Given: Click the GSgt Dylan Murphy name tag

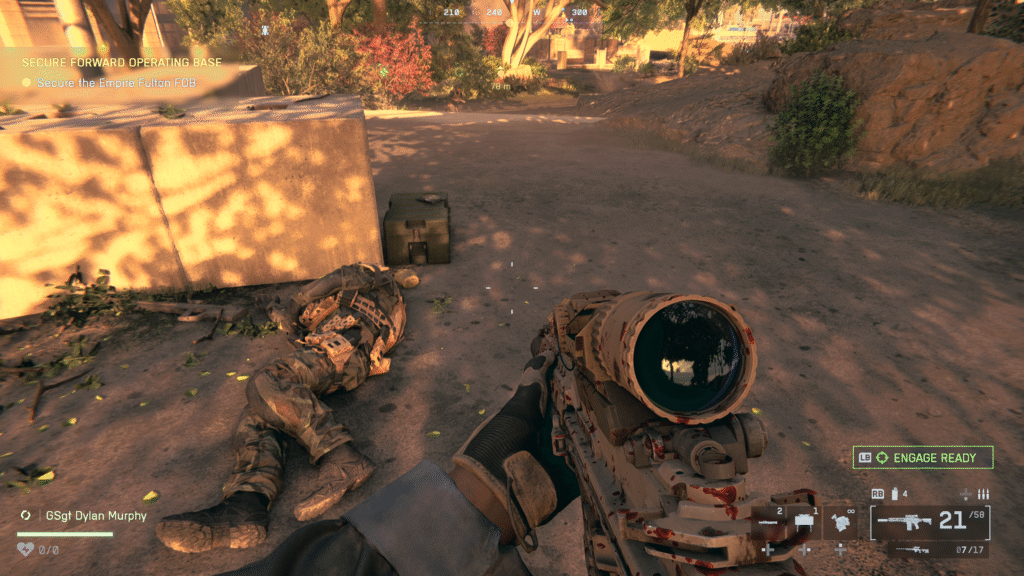Looking at the screenshot, I should tap(94, 516).
